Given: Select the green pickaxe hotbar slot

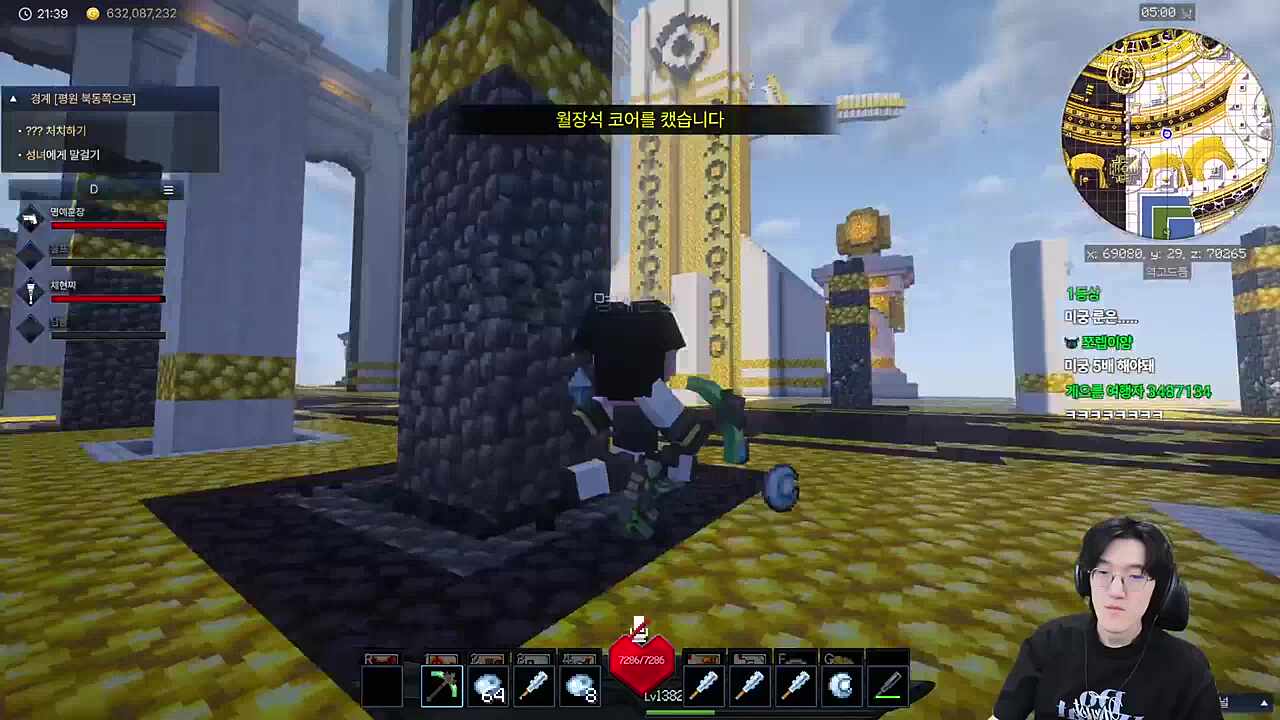Looking at the screenshot, I should [441, 686].
